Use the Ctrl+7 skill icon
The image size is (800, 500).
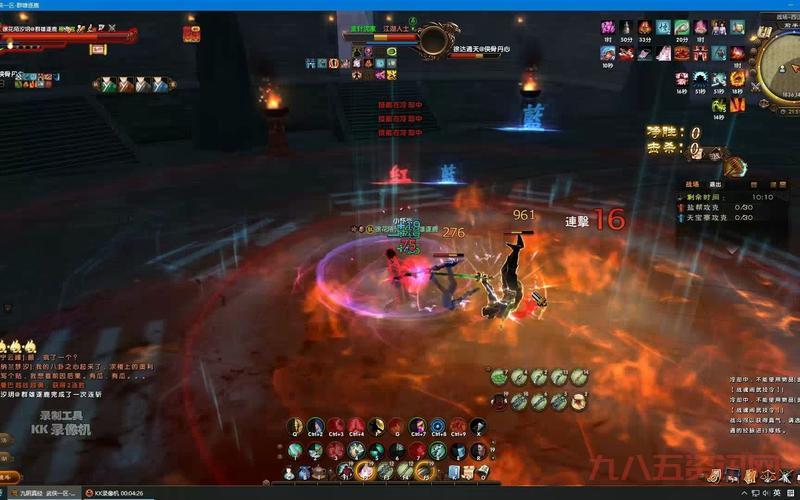coord(417,427)
